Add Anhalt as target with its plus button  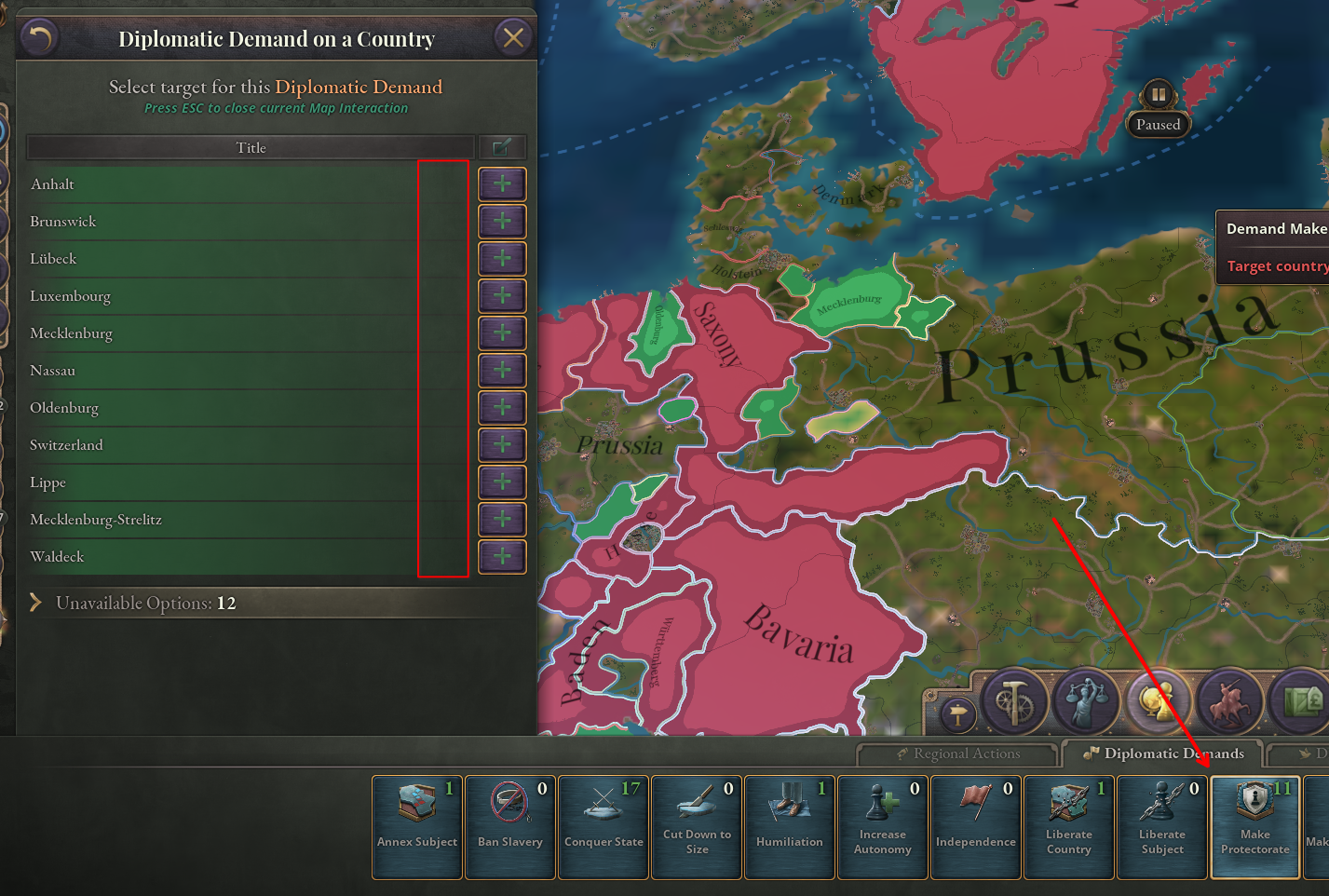502,183
